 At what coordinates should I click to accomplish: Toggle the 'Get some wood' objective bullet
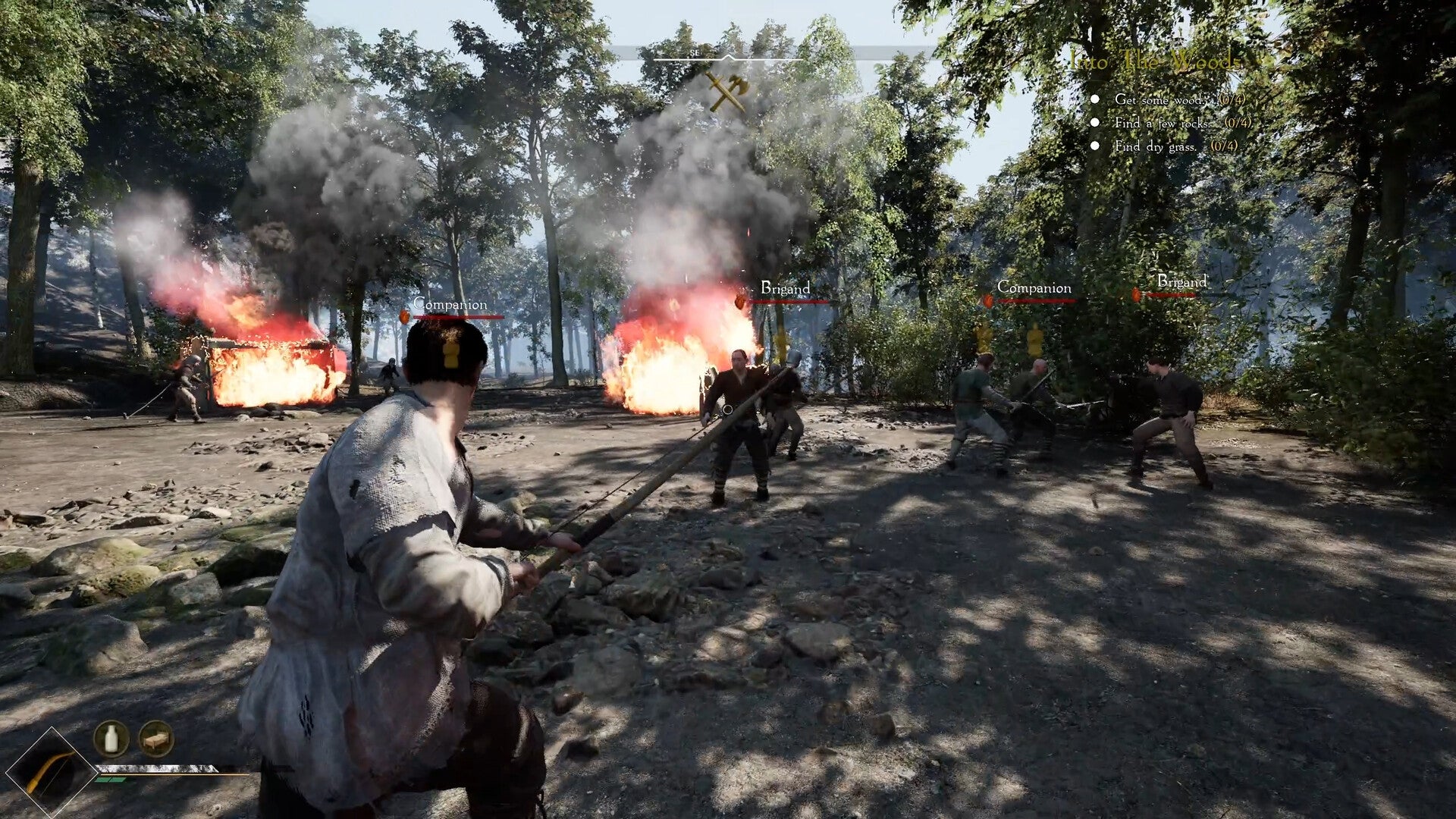point(1095,99)
